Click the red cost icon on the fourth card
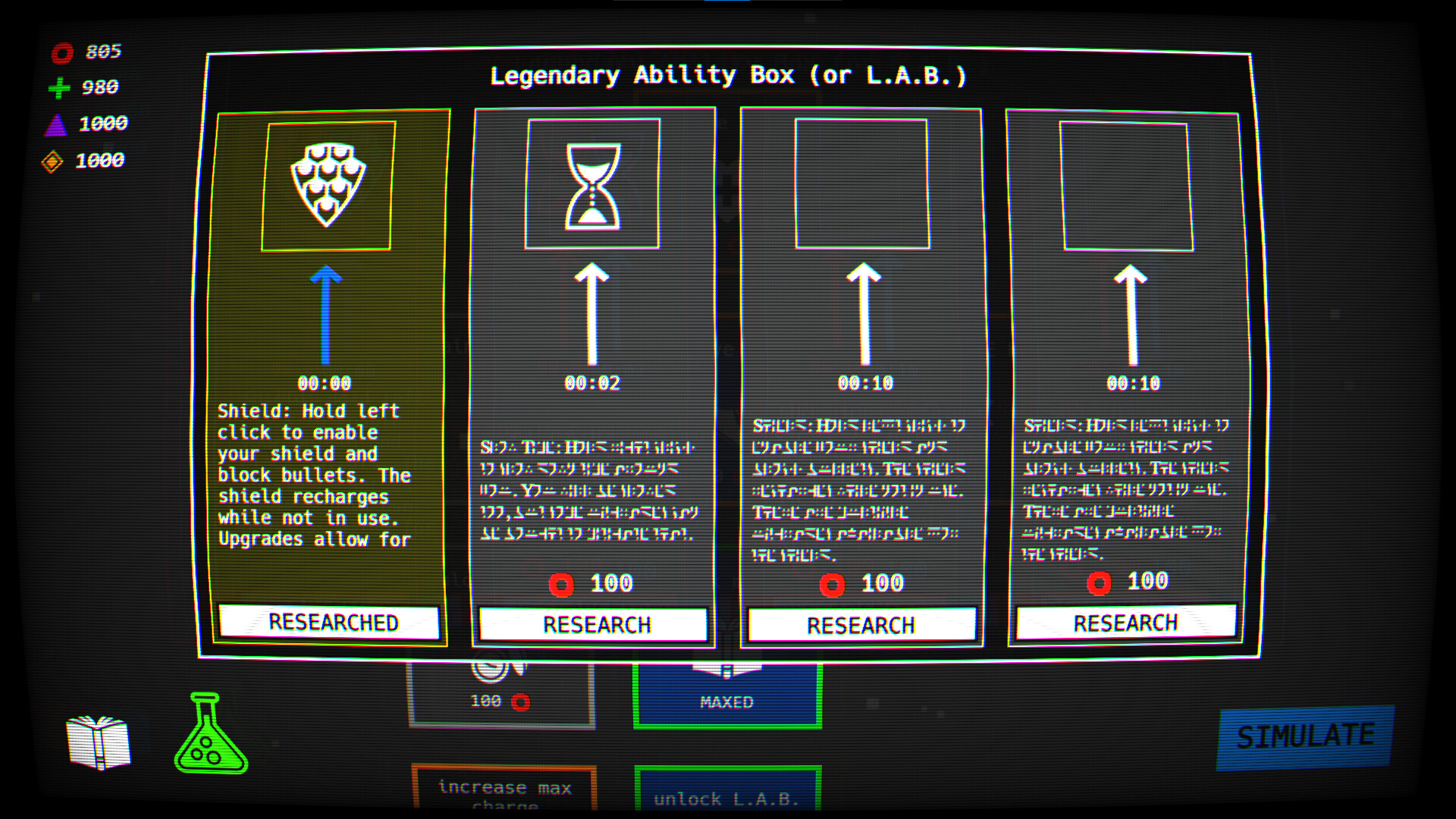This screenshot has height=819, width=1456. [1100, 582]
